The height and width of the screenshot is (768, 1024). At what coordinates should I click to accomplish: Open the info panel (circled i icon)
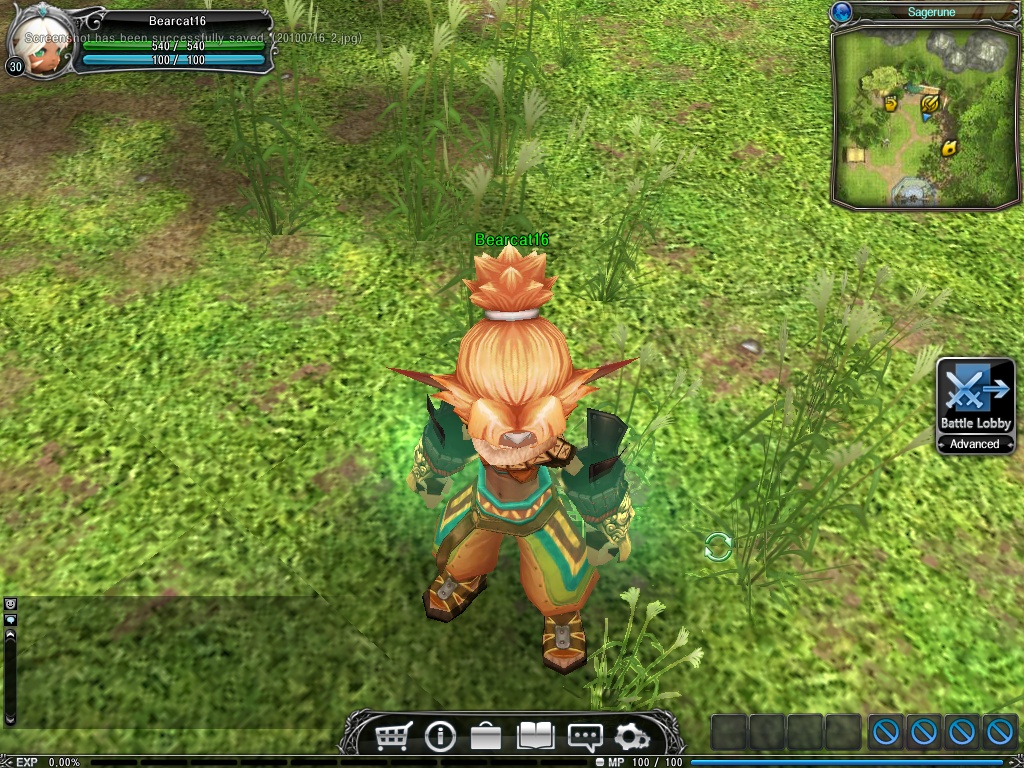[x=440, y=737]
